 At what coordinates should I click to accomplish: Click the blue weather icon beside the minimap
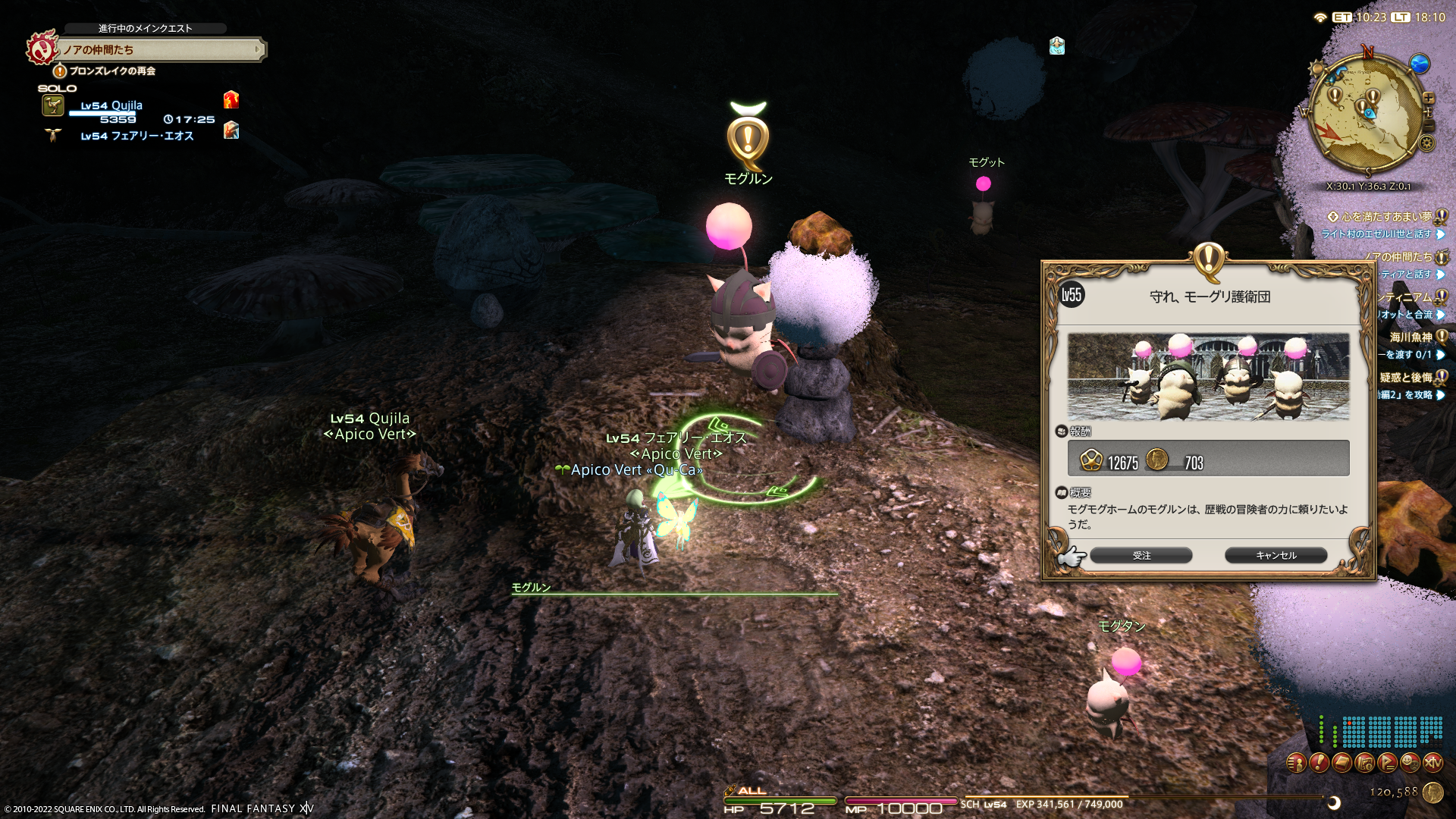1419,64
